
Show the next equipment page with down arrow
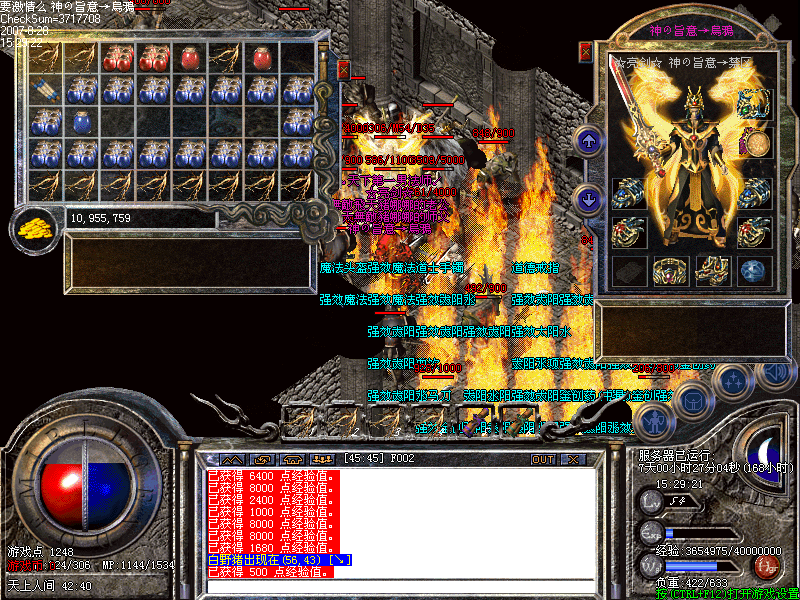(x=589, y=199)
